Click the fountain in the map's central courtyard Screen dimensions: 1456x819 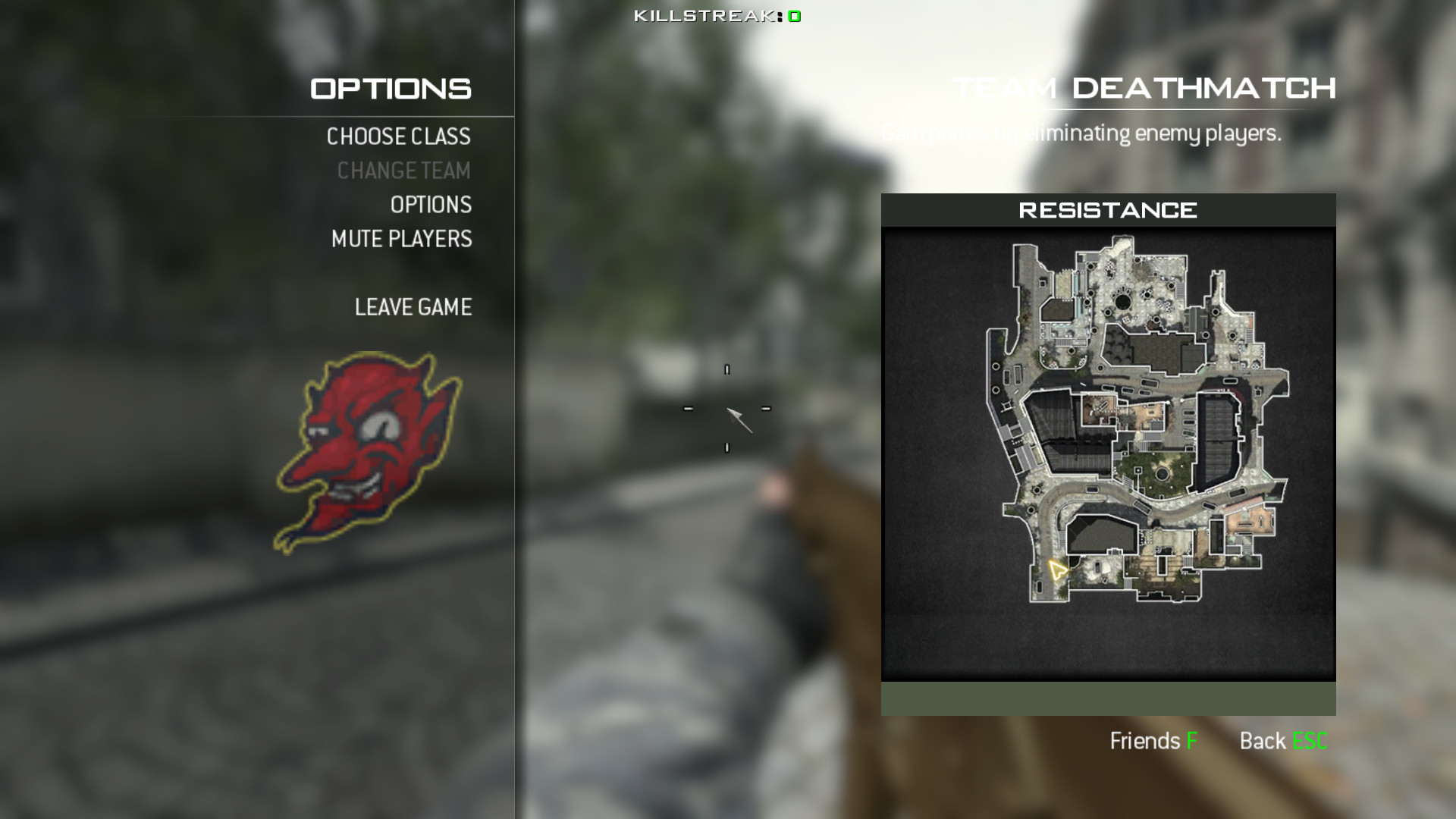point(1162,473)
